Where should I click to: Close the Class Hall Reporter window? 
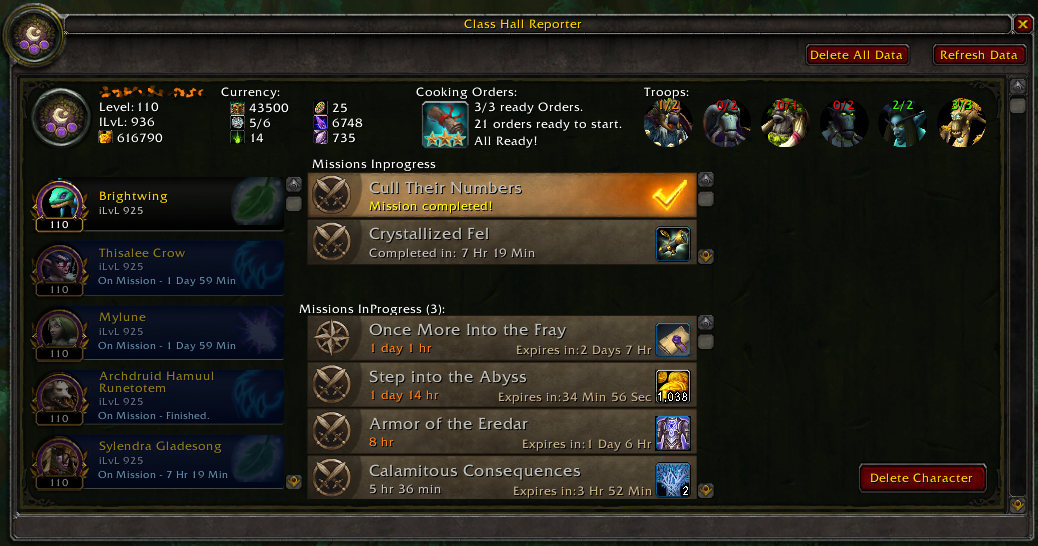pos(1023,24)
